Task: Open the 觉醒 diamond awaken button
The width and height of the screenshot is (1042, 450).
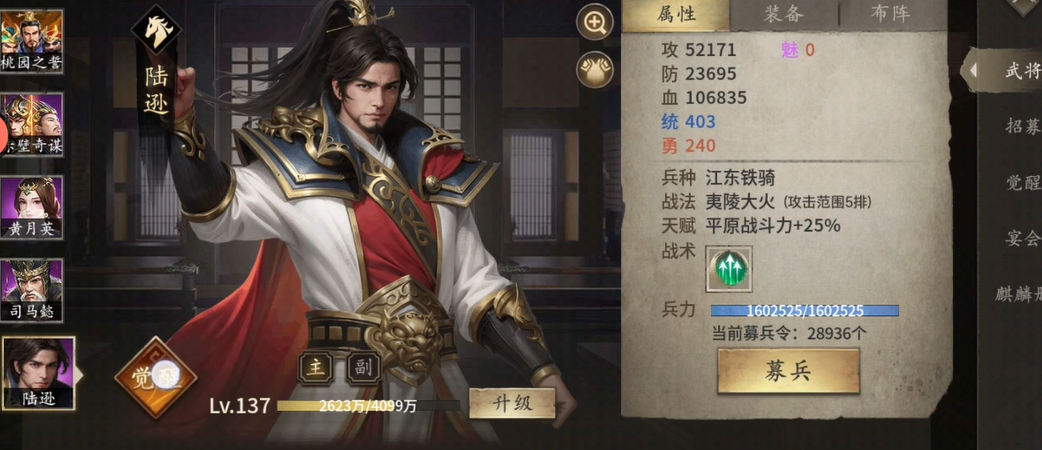Action: point(155,377)
